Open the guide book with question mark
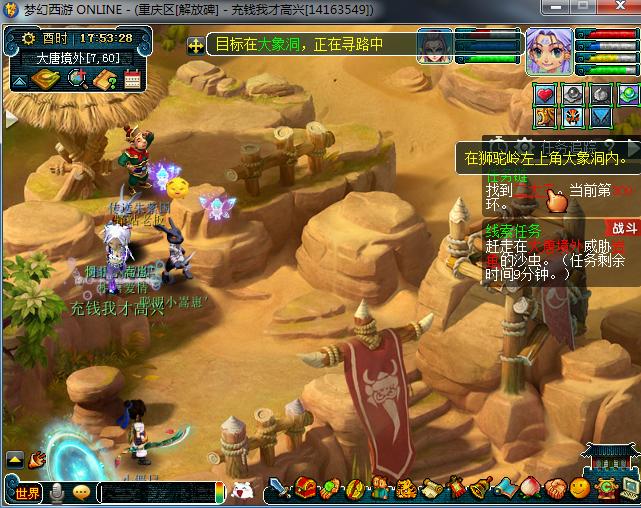The image size is (641, 508). pos(104,78)
